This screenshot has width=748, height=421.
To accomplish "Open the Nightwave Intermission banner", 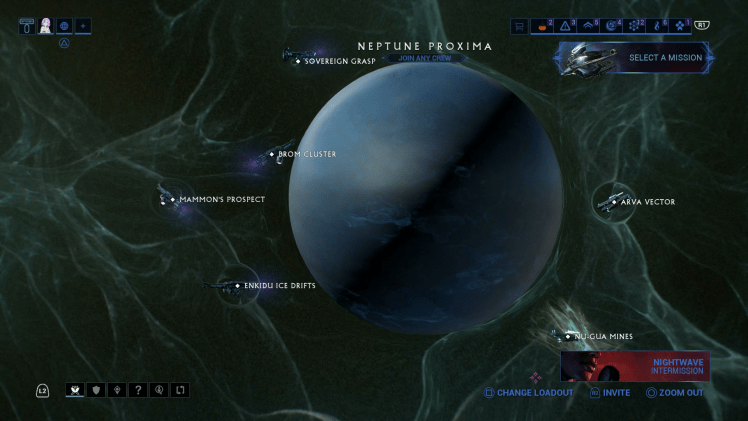I will coord(635,365).
